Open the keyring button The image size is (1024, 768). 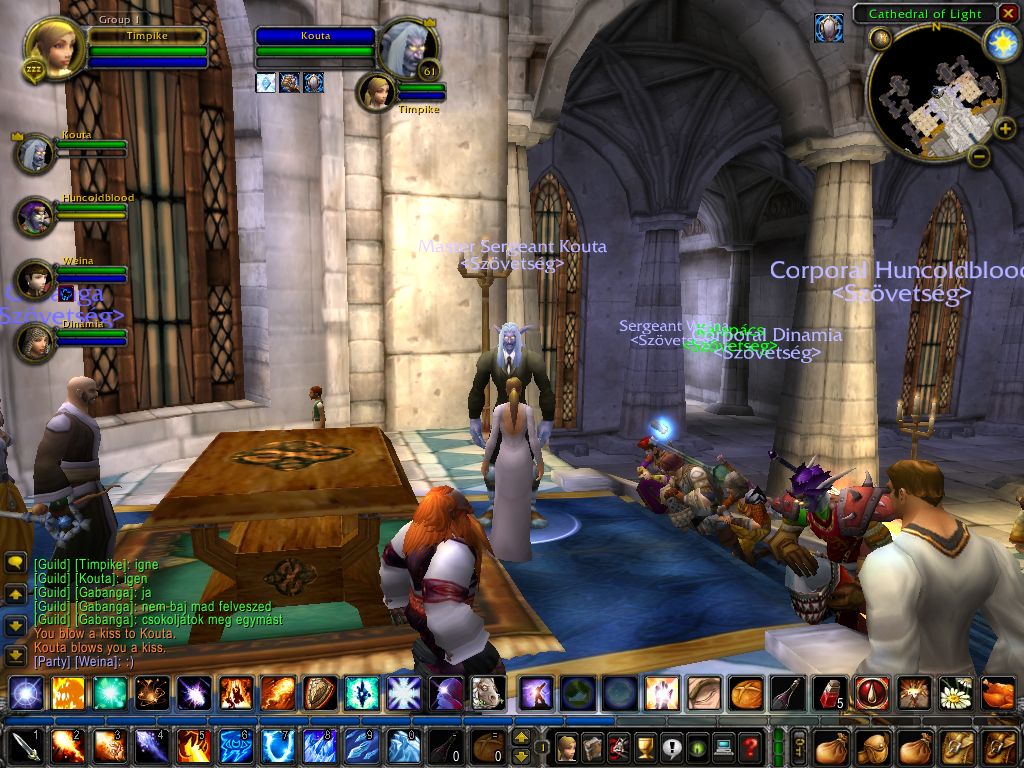799,746
